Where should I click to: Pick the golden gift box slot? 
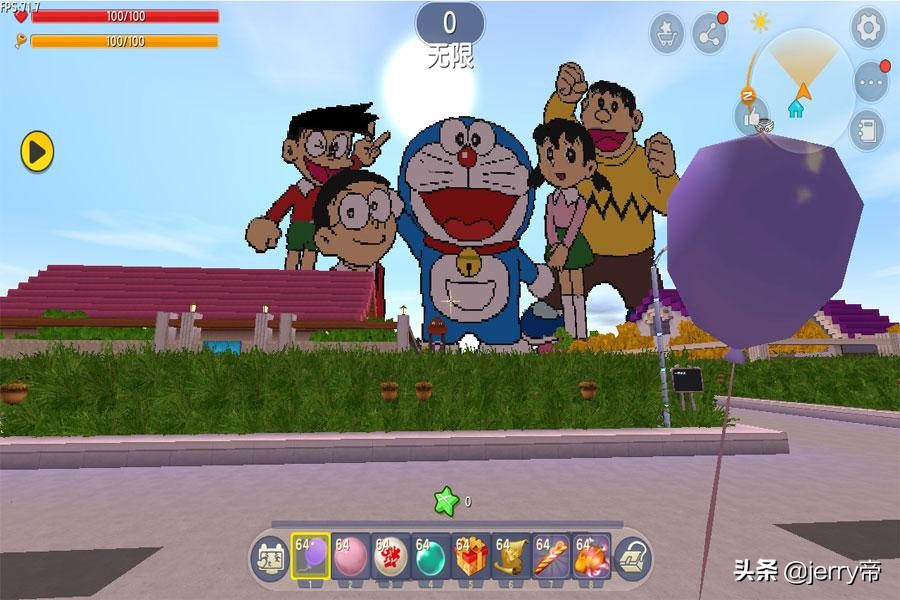(471, 556)
